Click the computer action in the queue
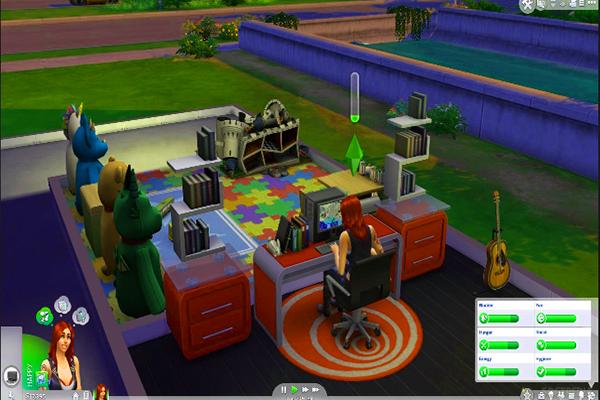600x400 pixels. (12, 377)
